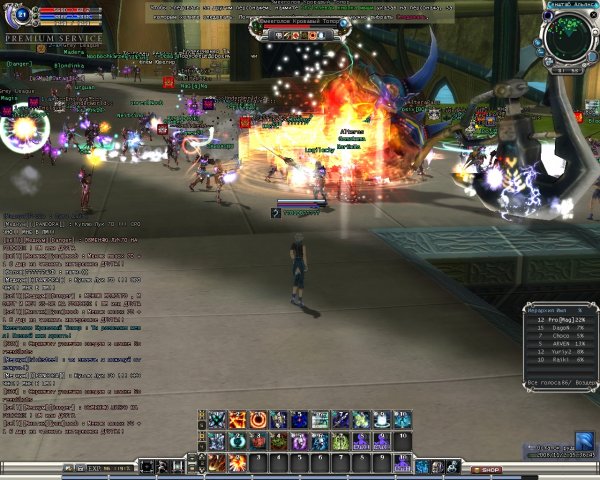Viewport: 600px width, 480px height.
Task: Pick Raiki in the vote list
Action: pos(562,361)
